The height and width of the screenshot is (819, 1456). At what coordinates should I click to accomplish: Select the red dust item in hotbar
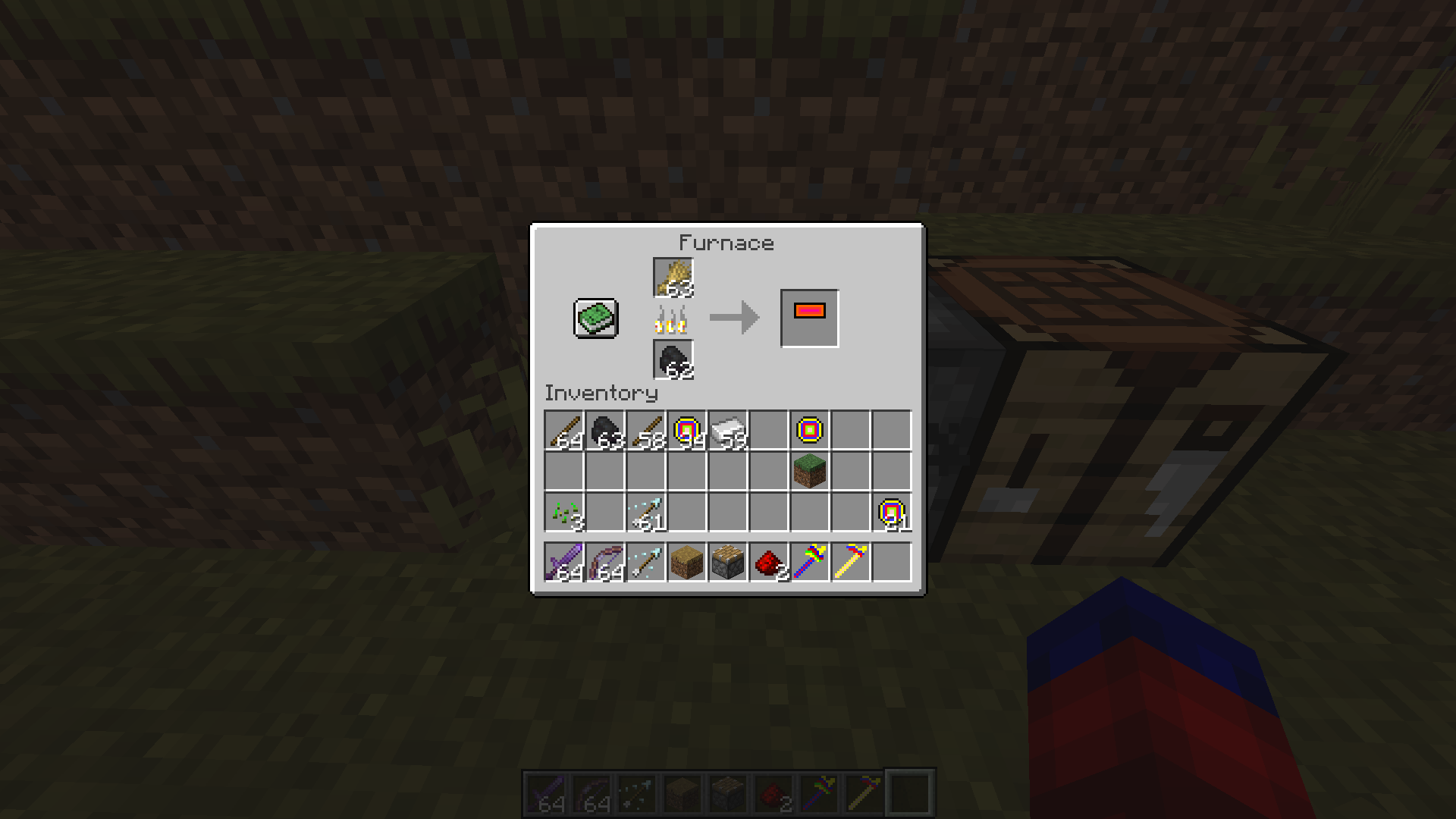[x=769, y=563]
